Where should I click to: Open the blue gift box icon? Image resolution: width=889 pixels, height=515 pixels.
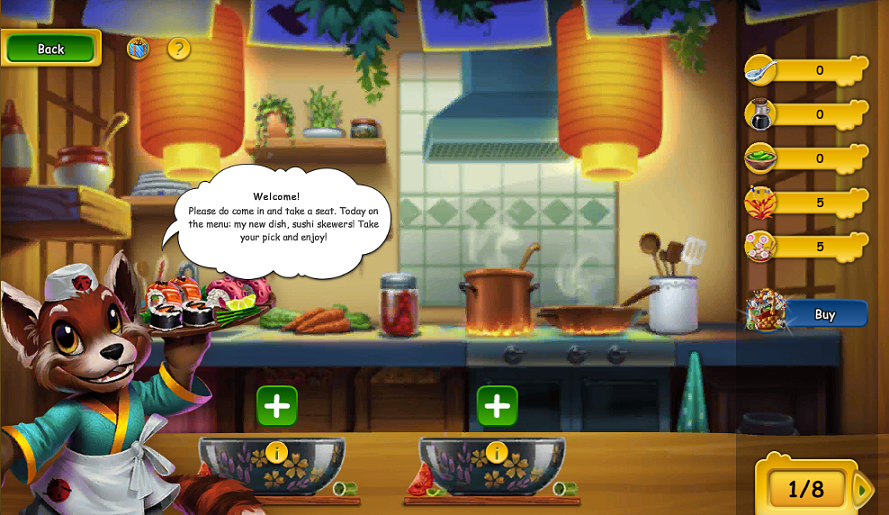[x=138, y=48]
